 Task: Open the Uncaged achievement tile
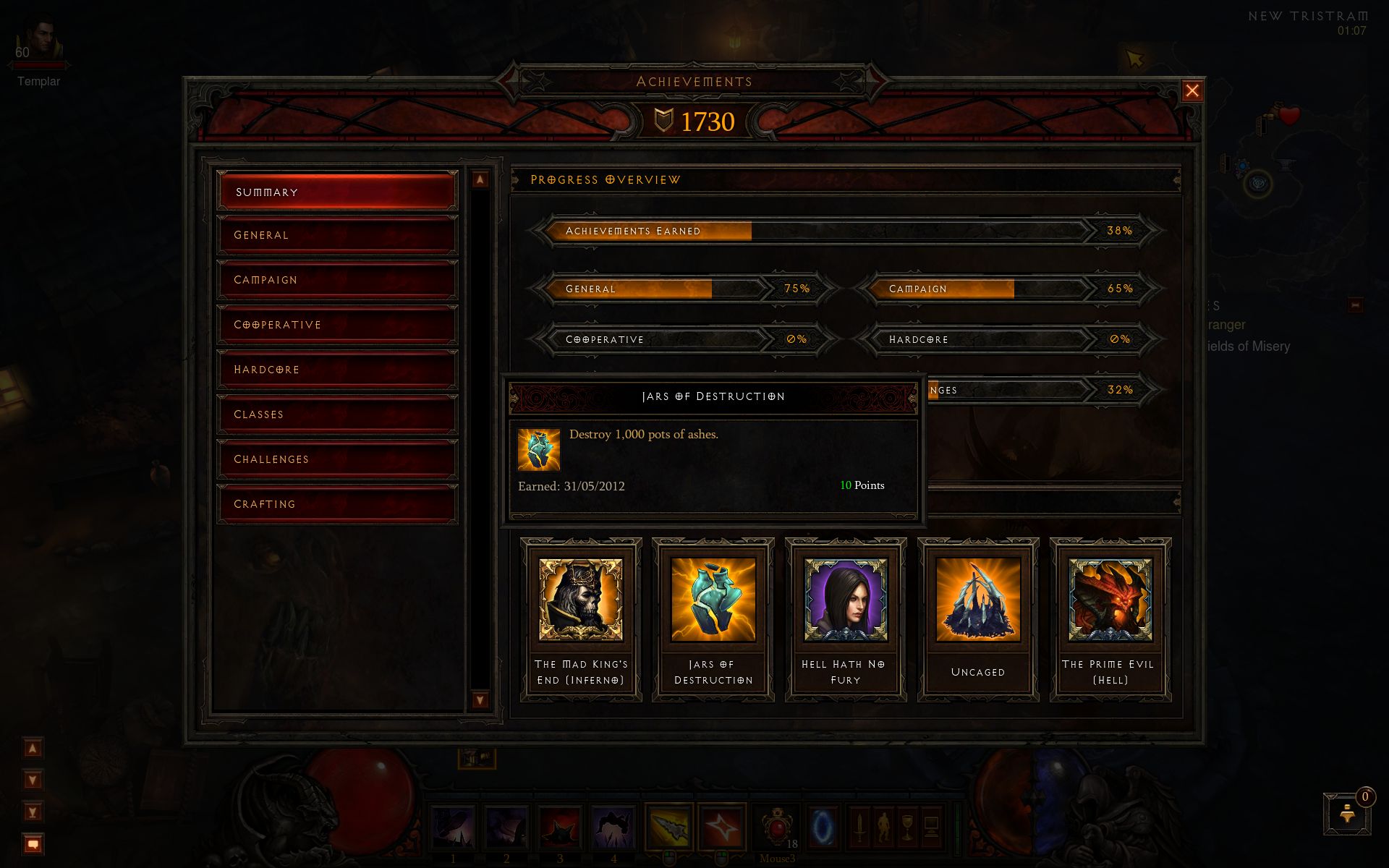(978, 619)
